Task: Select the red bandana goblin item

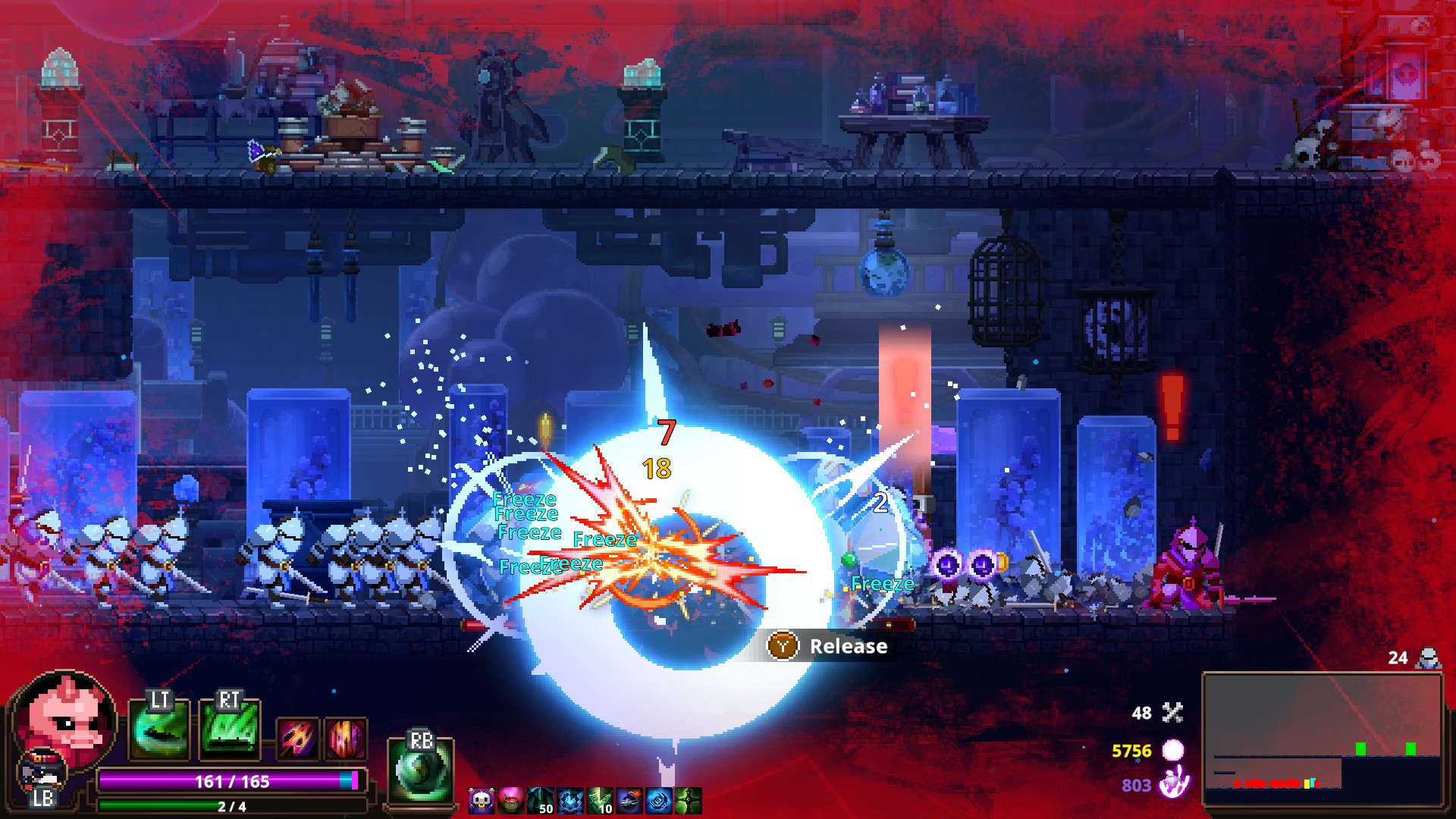Action: point(510,801)
